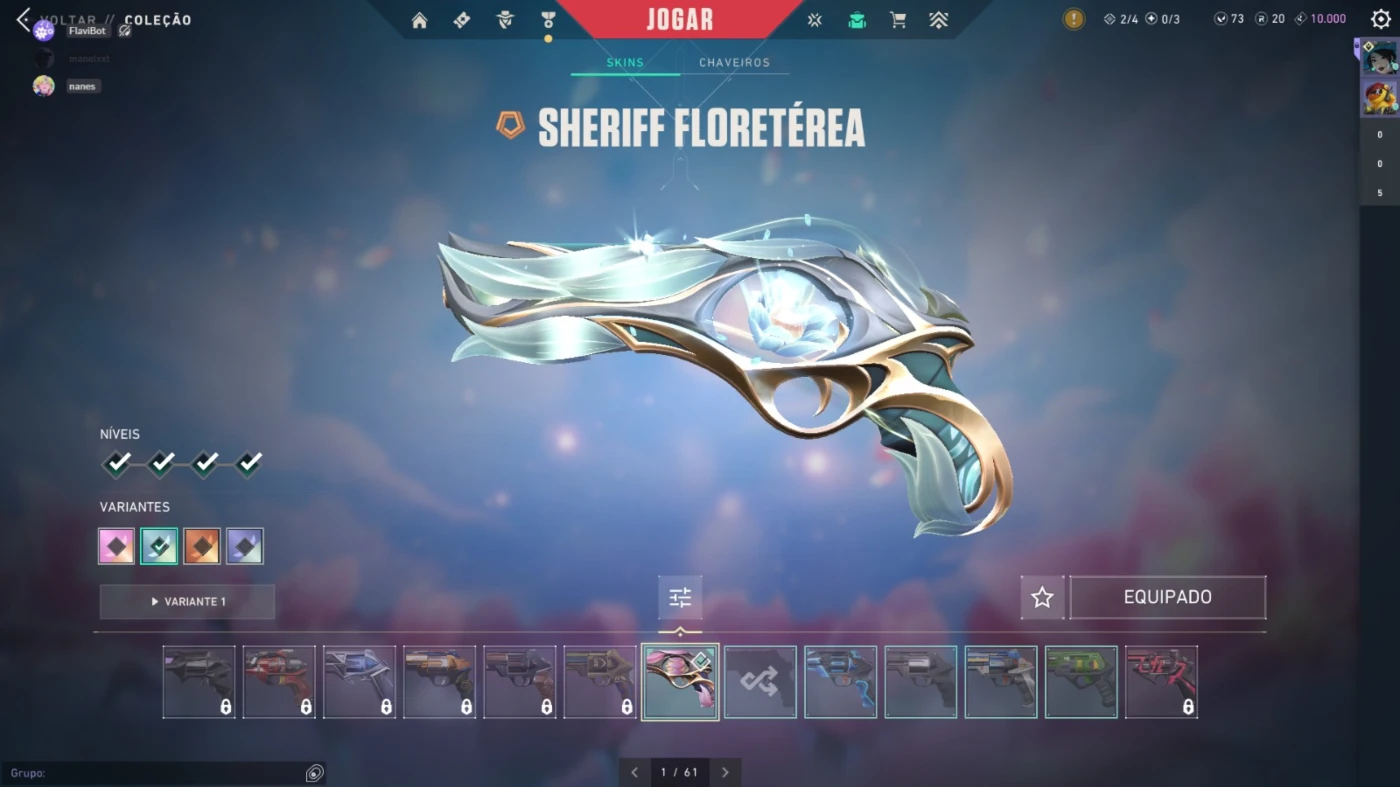The height and width of the screenshot is (787, 1400).
Task: Go to the home screen icon
Action: pos(419,21)
